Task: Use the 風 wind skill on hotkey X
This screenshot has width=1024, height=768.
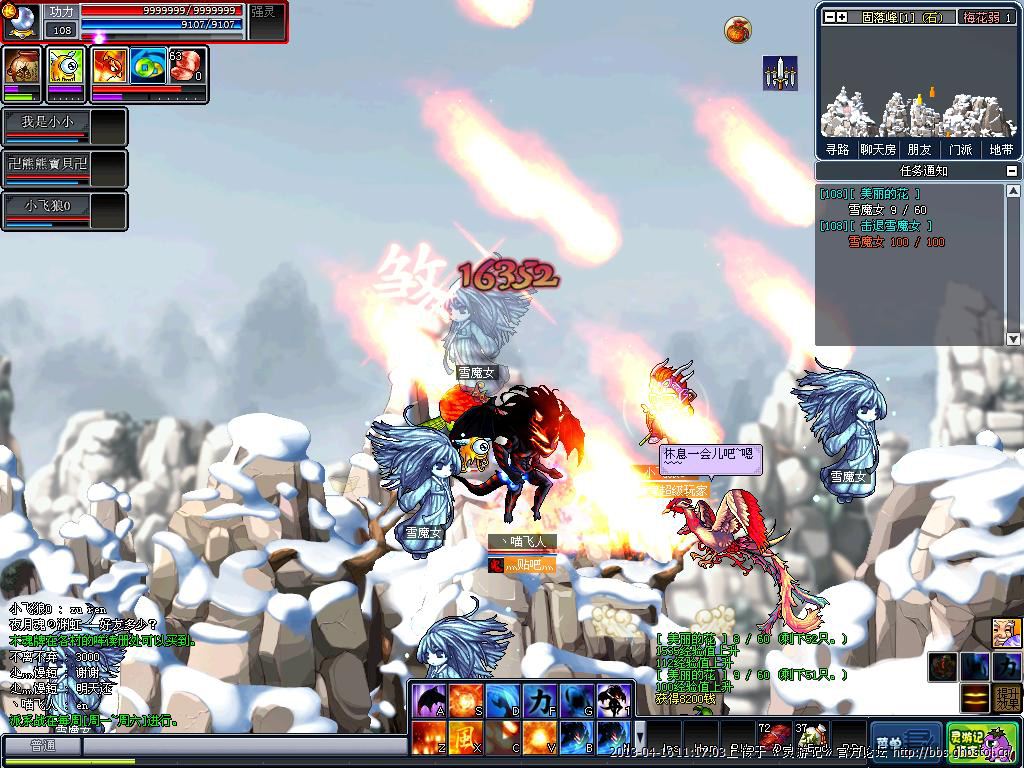Action: coord(466,739)
